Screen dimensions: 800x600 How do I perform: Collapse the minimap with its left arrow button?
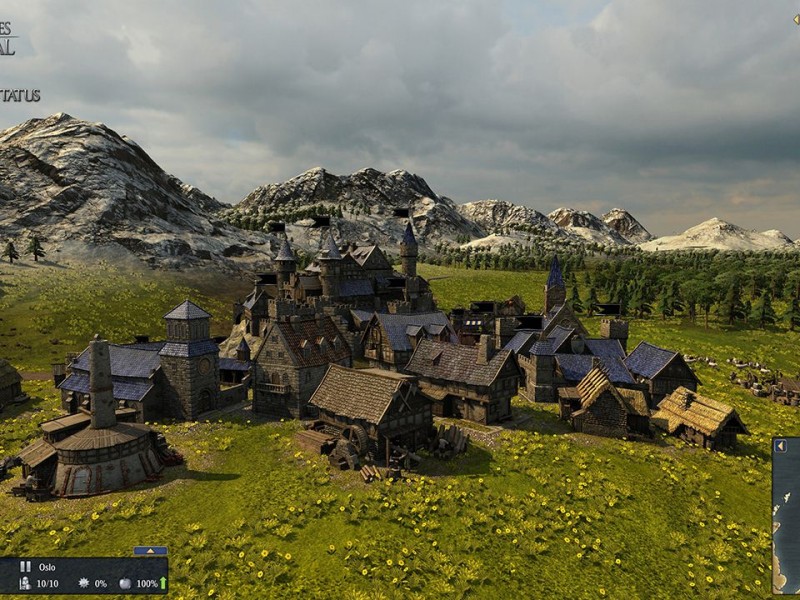pos(779,447)
